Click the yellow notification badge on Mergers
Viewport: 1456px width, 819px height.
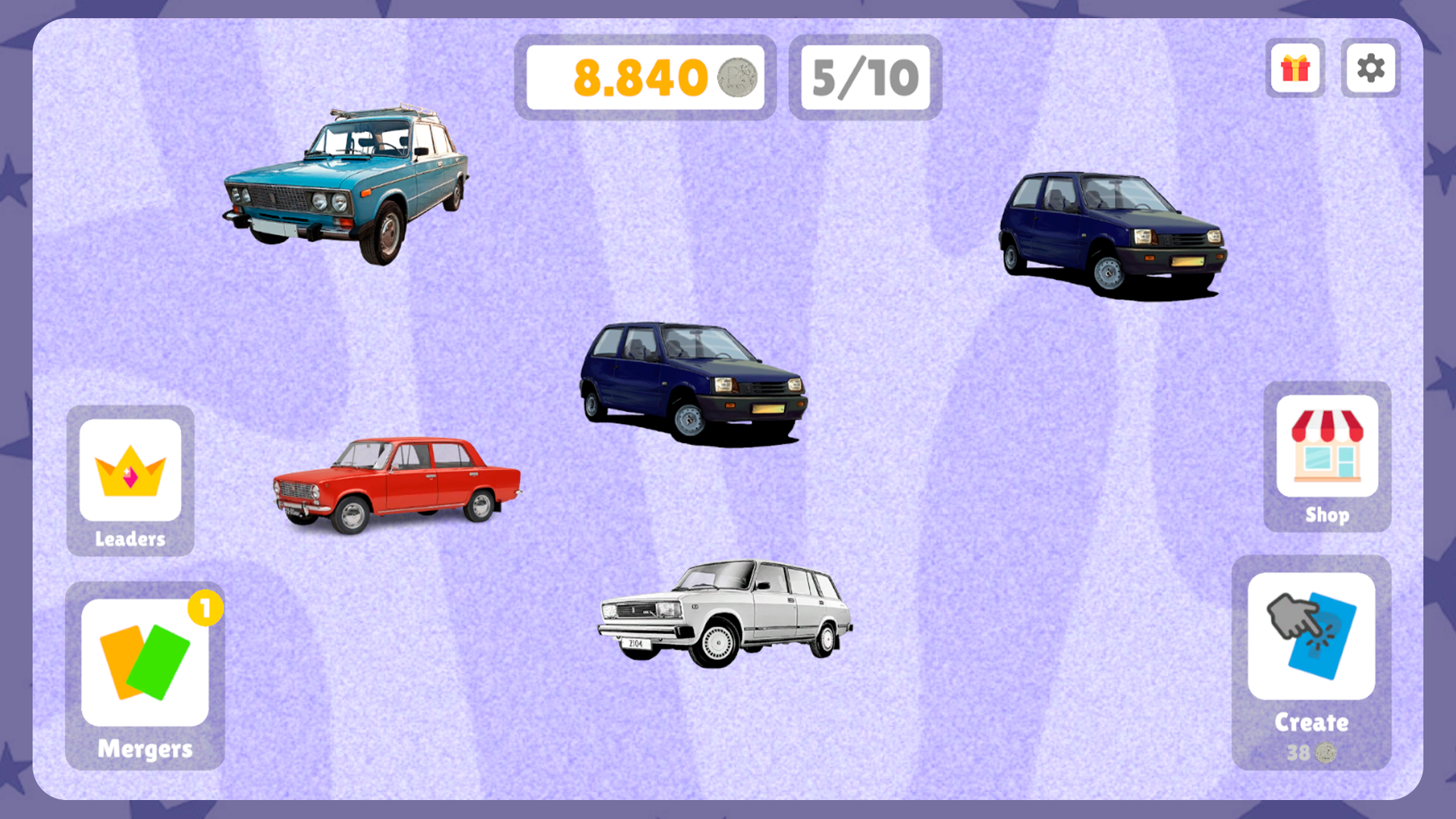(203, 607)
